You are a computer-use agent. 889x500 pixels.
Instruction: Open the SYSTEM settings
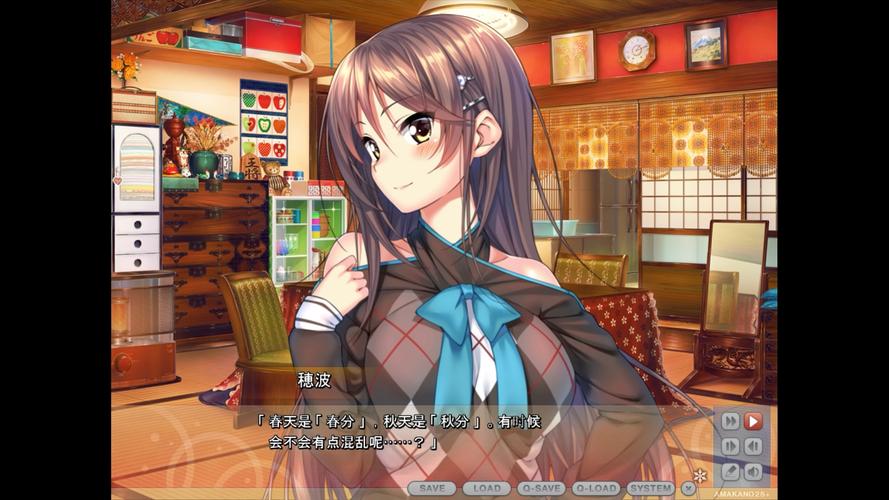(x=650, y=489)
